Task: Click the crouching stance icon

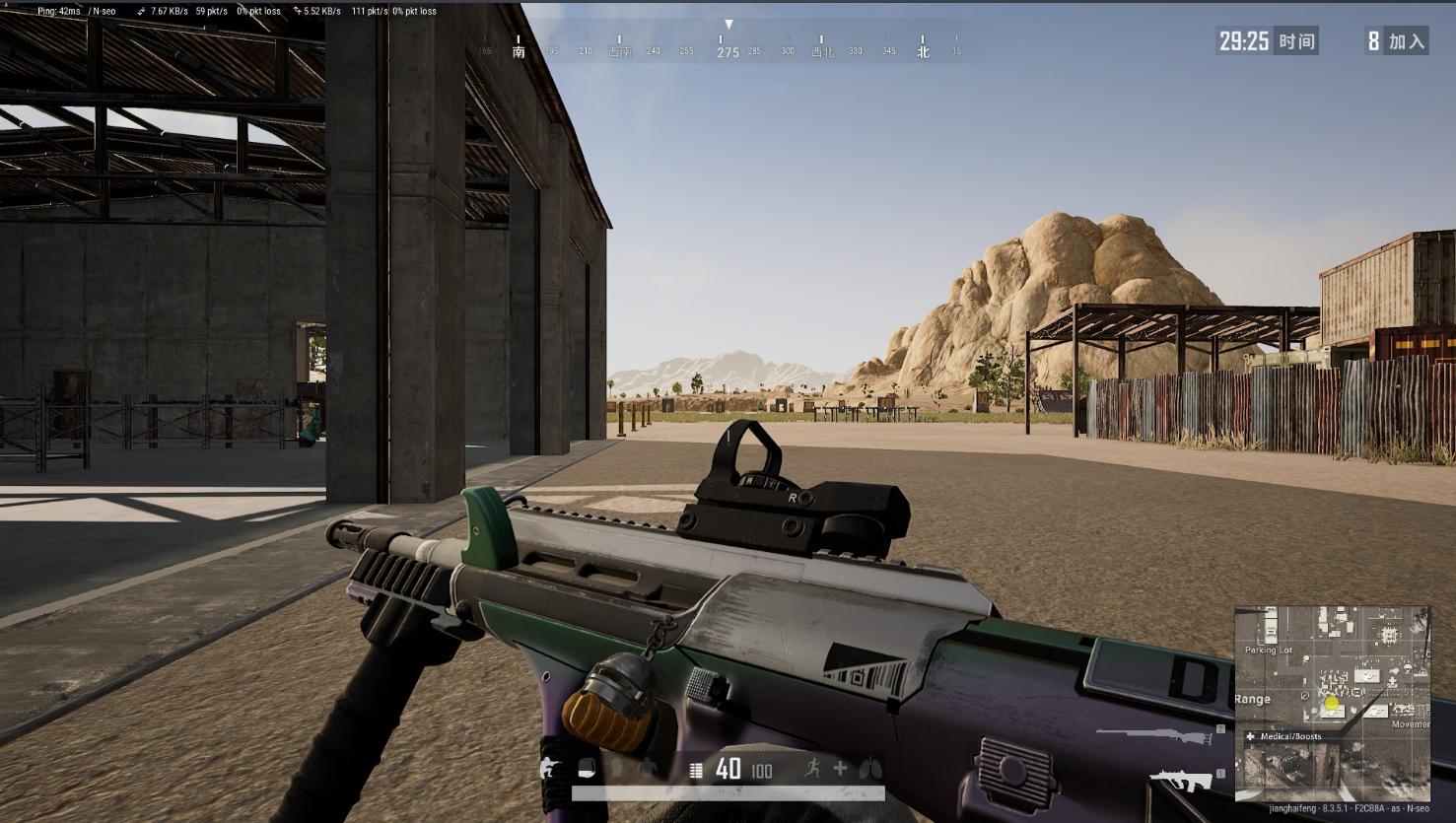Action: pos(548,769)
